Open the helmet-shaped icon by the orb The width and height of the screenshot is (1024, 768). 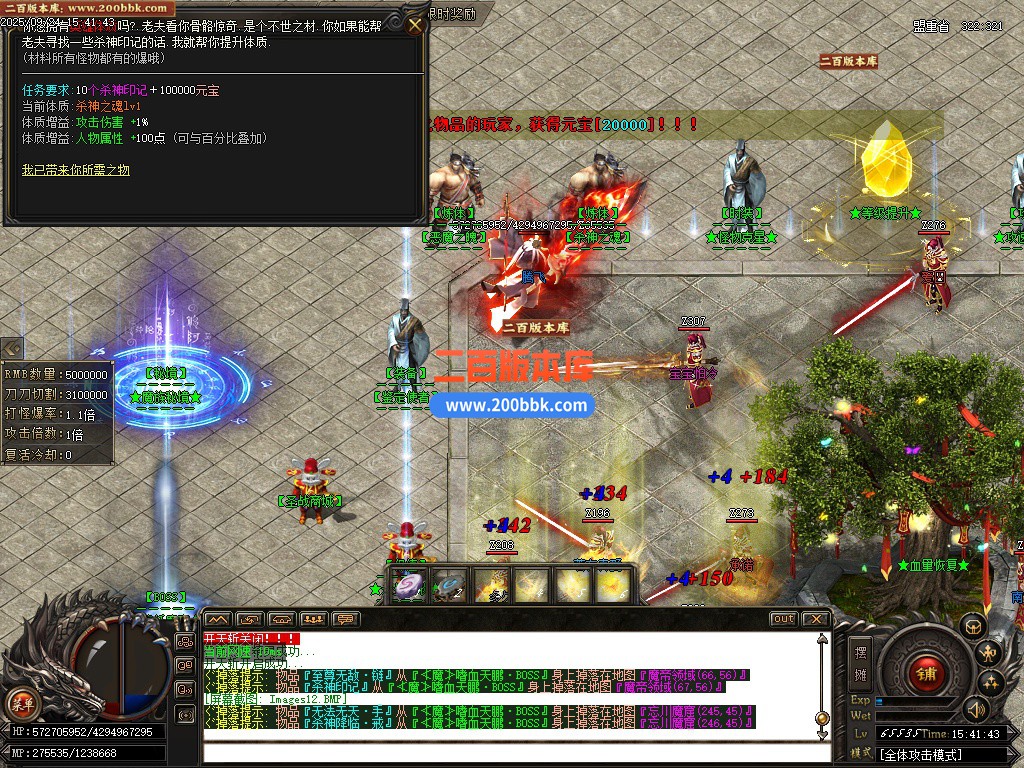point(972,627)
